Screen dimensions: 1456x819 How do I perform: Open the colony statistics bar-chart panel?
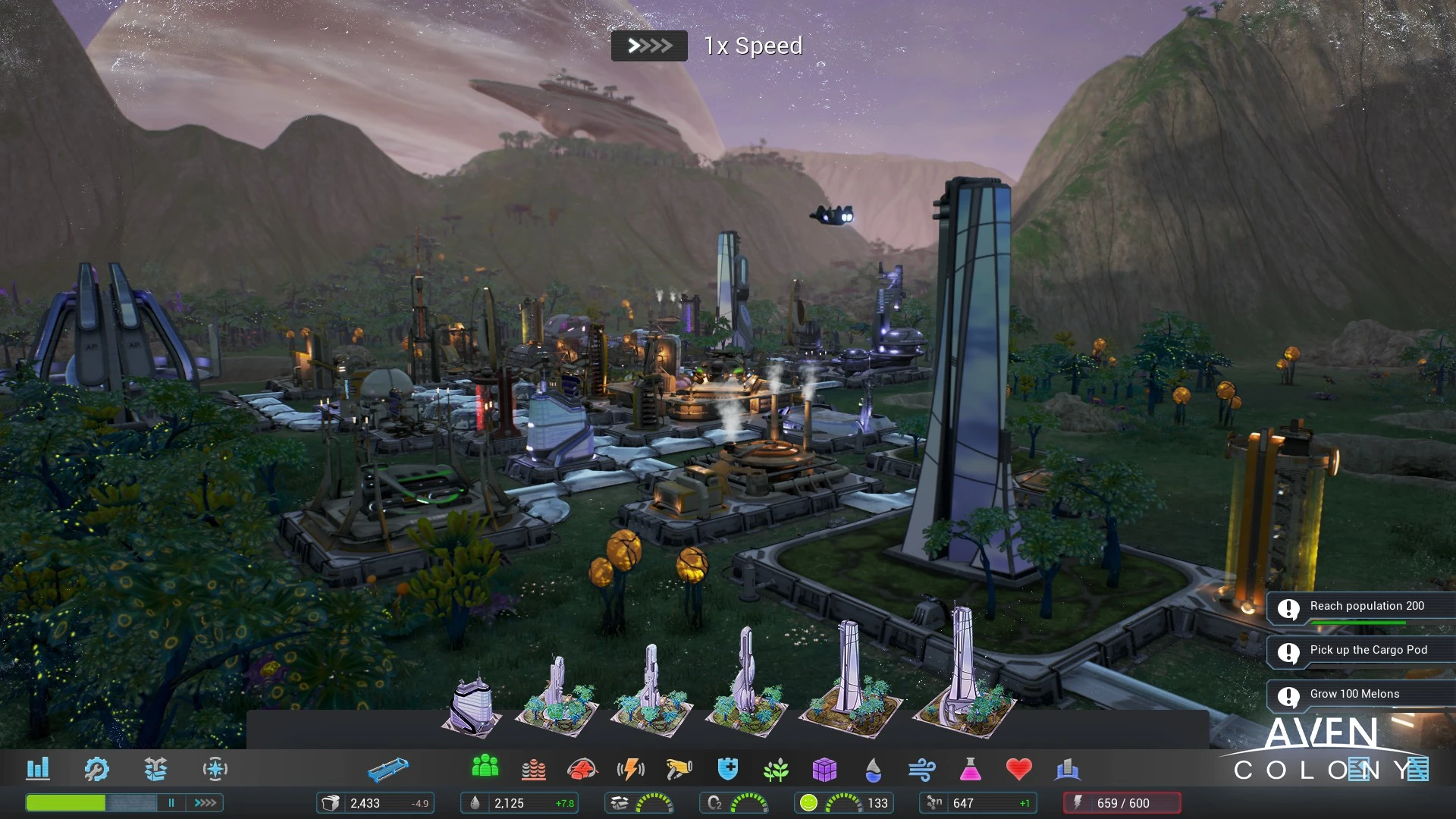[38, 769]
